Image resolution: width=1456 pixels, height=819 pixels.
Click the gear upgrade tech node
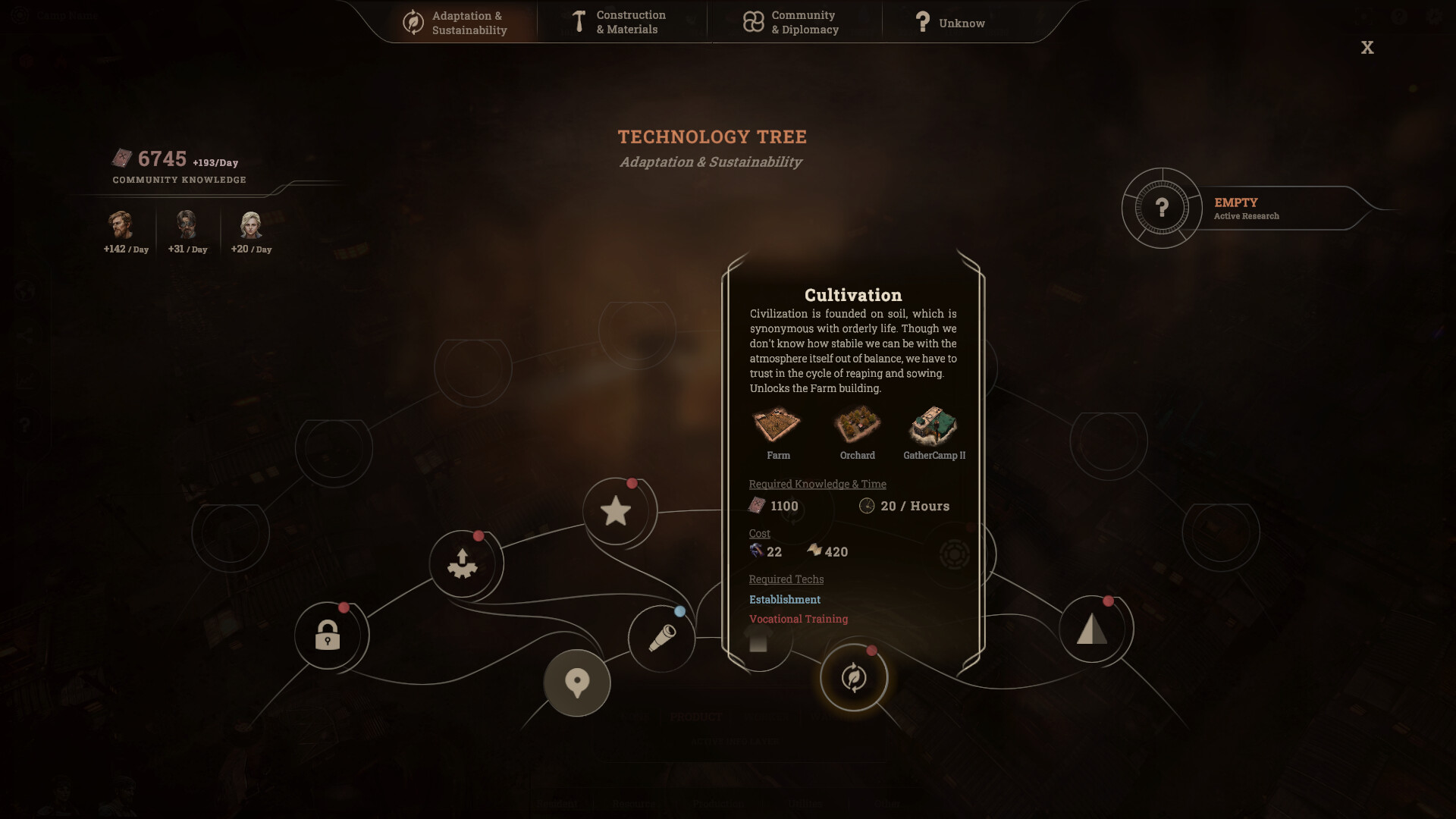coord(462,562)
